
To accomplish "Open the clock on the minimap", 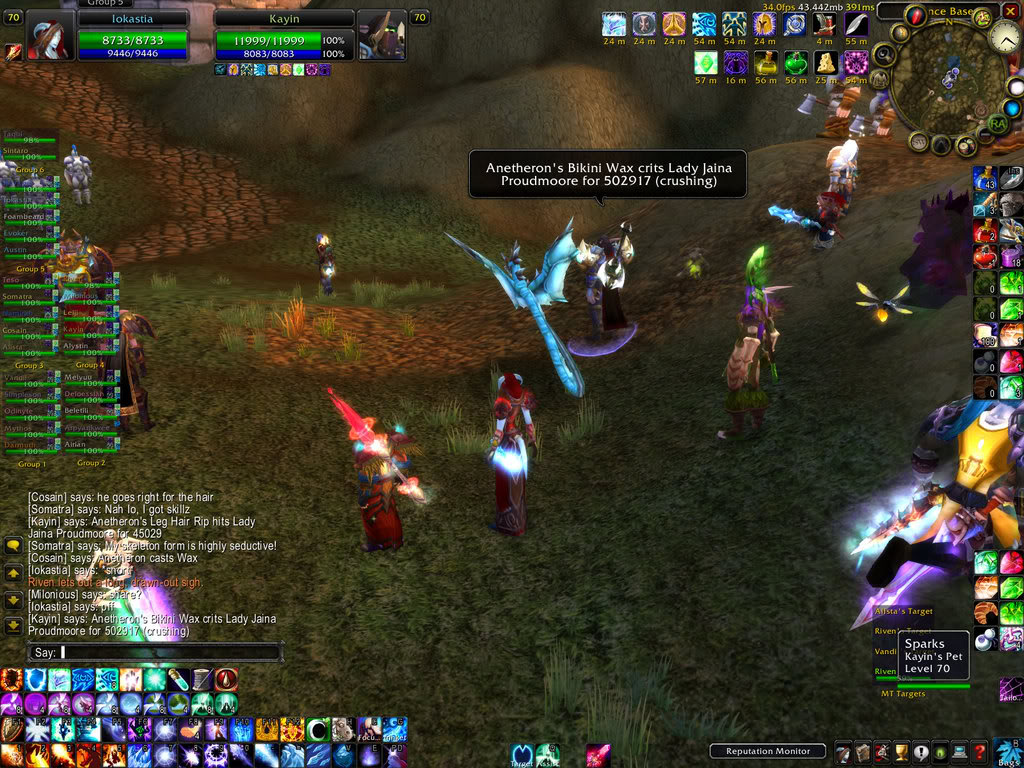I will coord(1004,39).
